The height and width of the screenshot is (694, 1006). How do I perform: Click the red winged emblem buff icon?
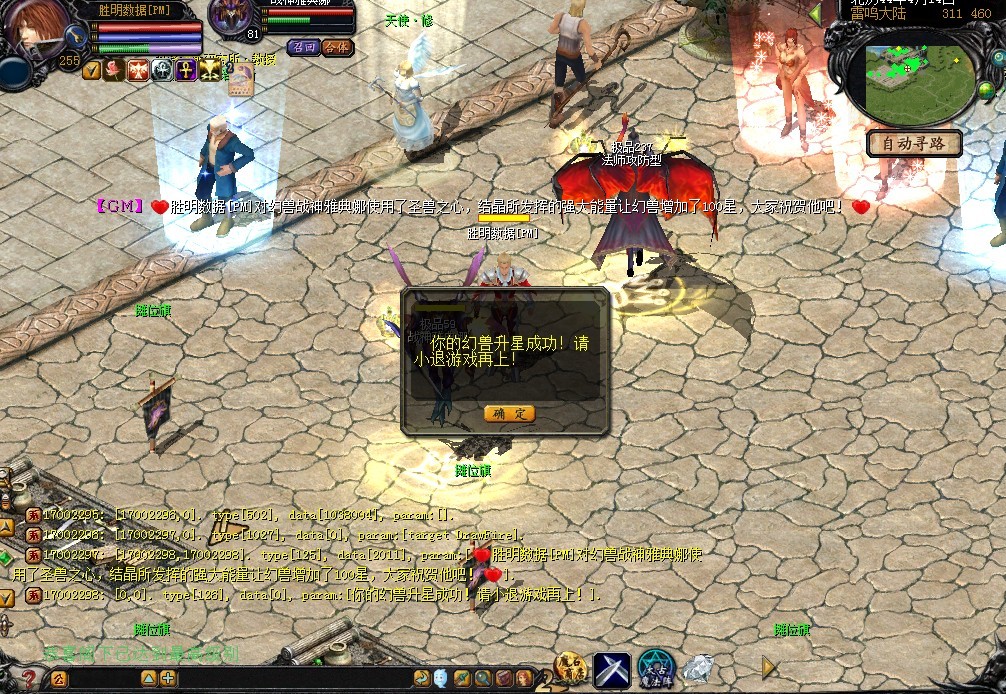tap(138, 70)
